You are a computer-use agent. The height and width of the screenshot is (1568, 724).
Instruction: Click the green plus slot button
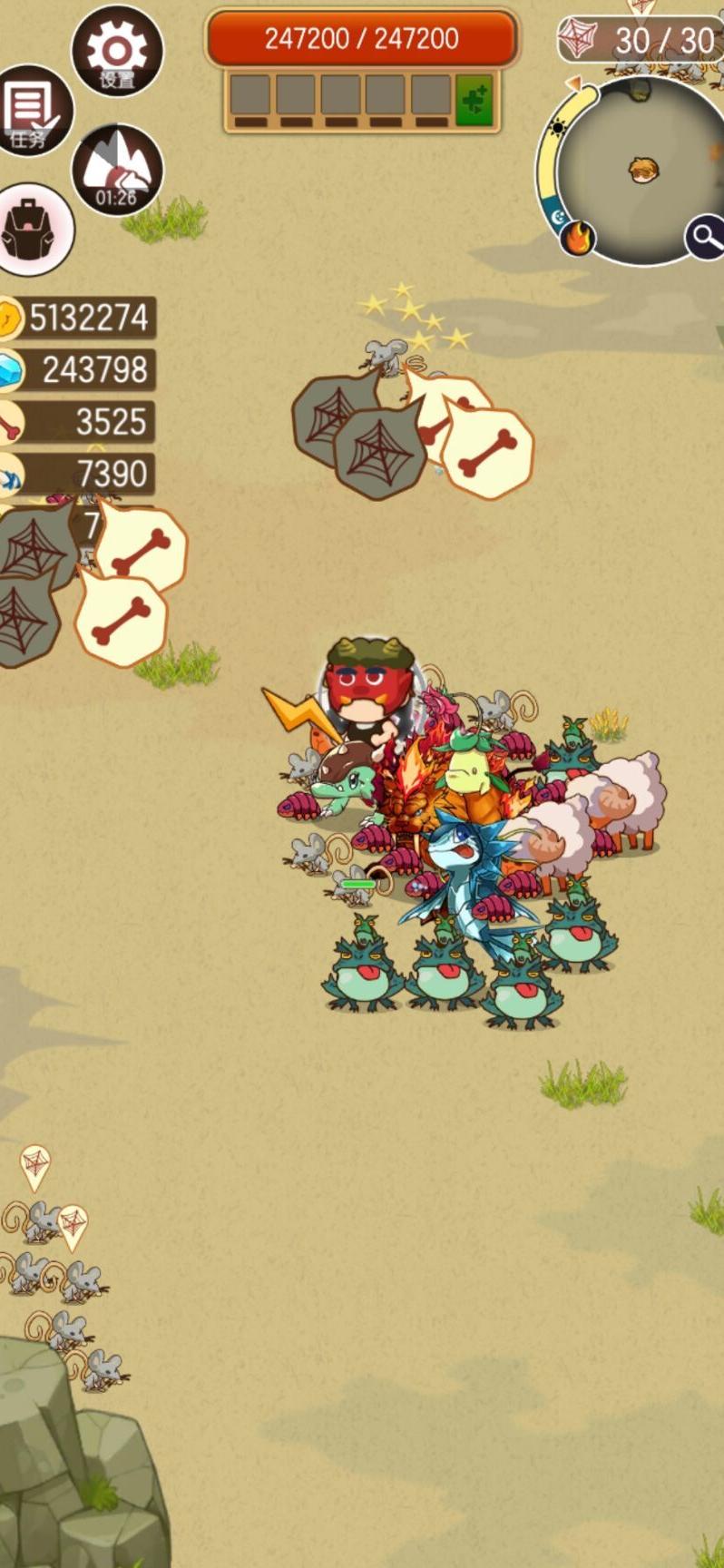tap(474, 100)
